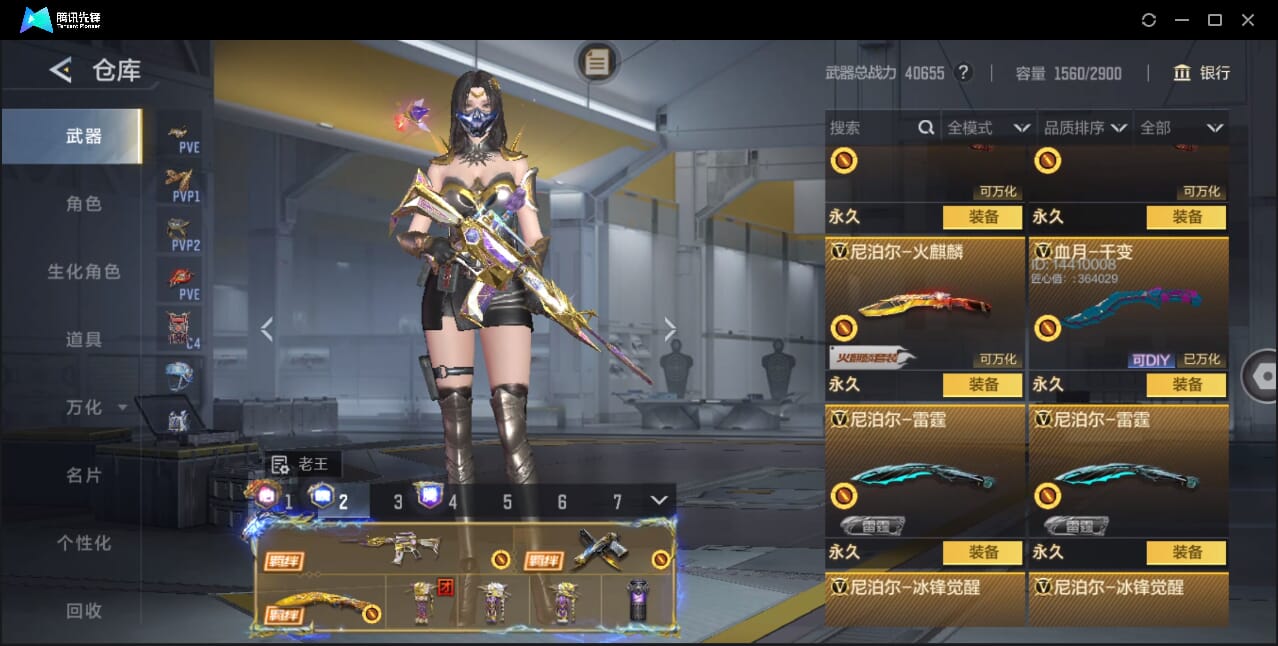
Task: Show the weapon power help tooltip
Action: pos(963,73)
